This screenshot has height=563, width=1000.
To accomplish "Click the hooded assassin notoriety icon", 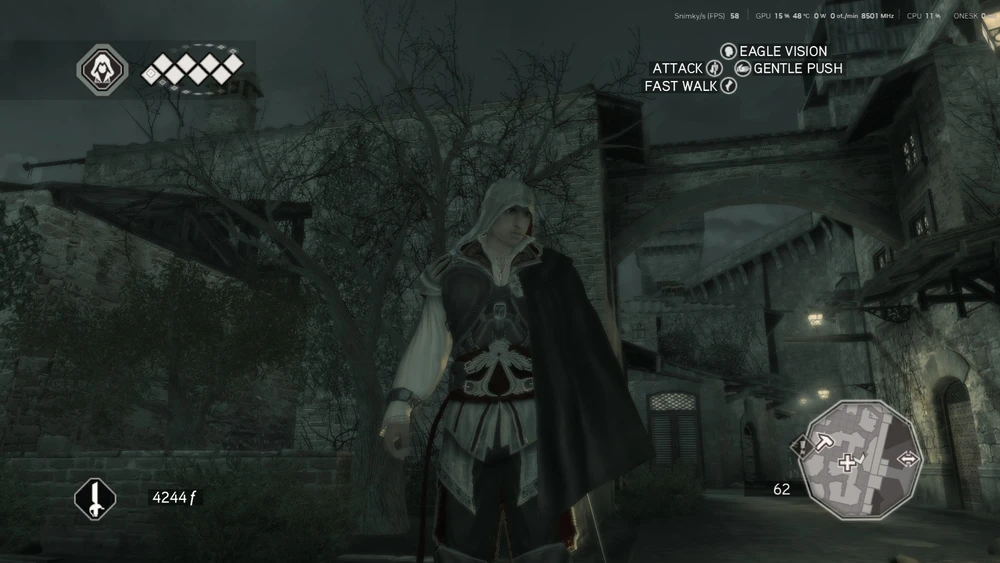I will tap(101, 70).
